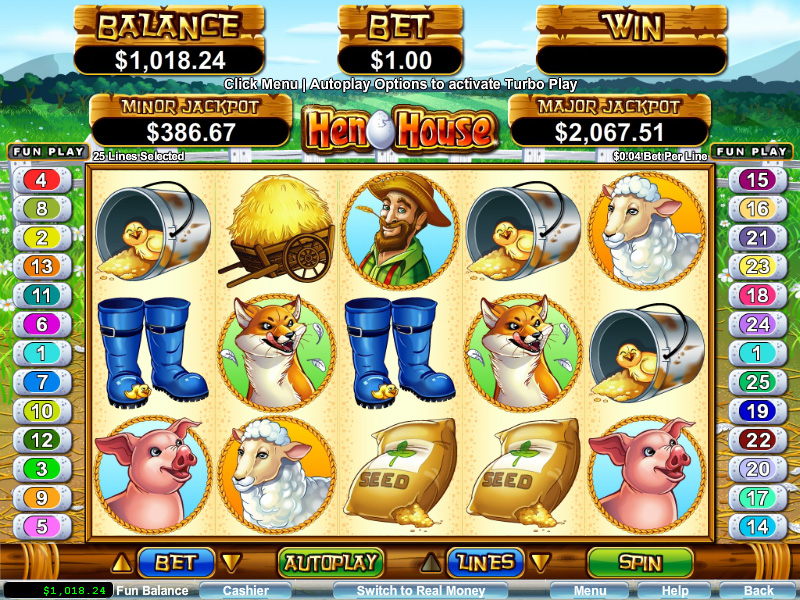Lower paylines with the down arrow beside LINES

[540, 562]
